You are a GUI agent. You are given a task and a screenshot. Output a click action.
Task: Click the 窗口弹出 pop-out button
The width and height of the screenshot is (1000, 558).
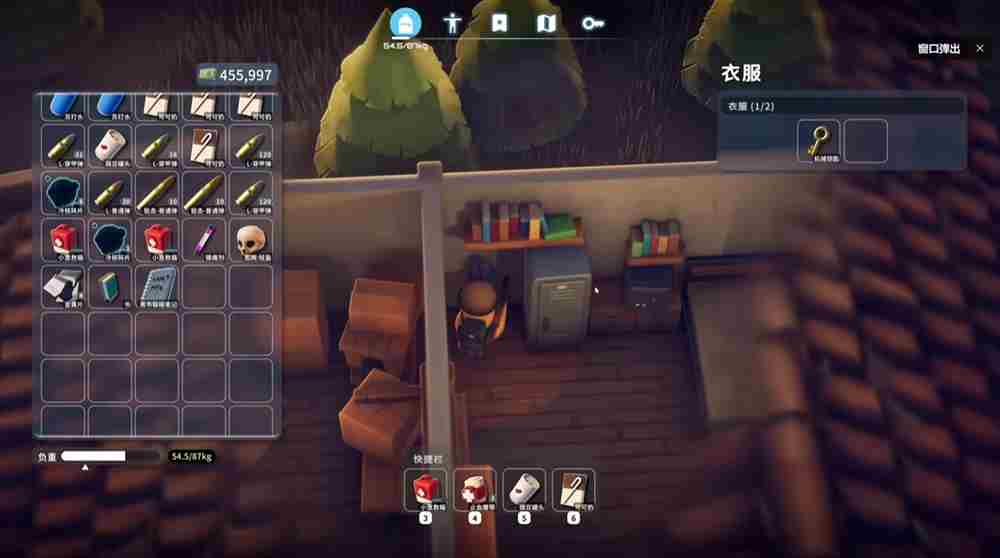tap(944, 48)
